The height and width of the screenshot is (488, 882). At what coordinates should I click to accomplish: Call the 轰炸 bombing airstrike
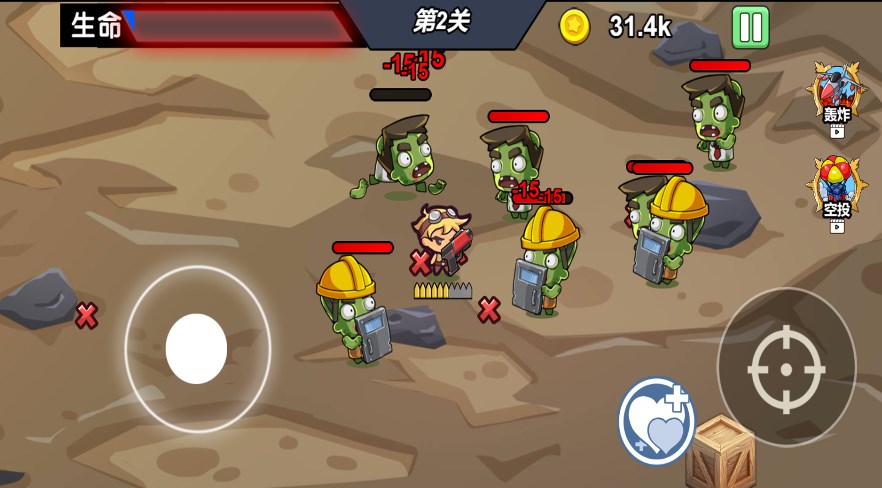[836, 97]
